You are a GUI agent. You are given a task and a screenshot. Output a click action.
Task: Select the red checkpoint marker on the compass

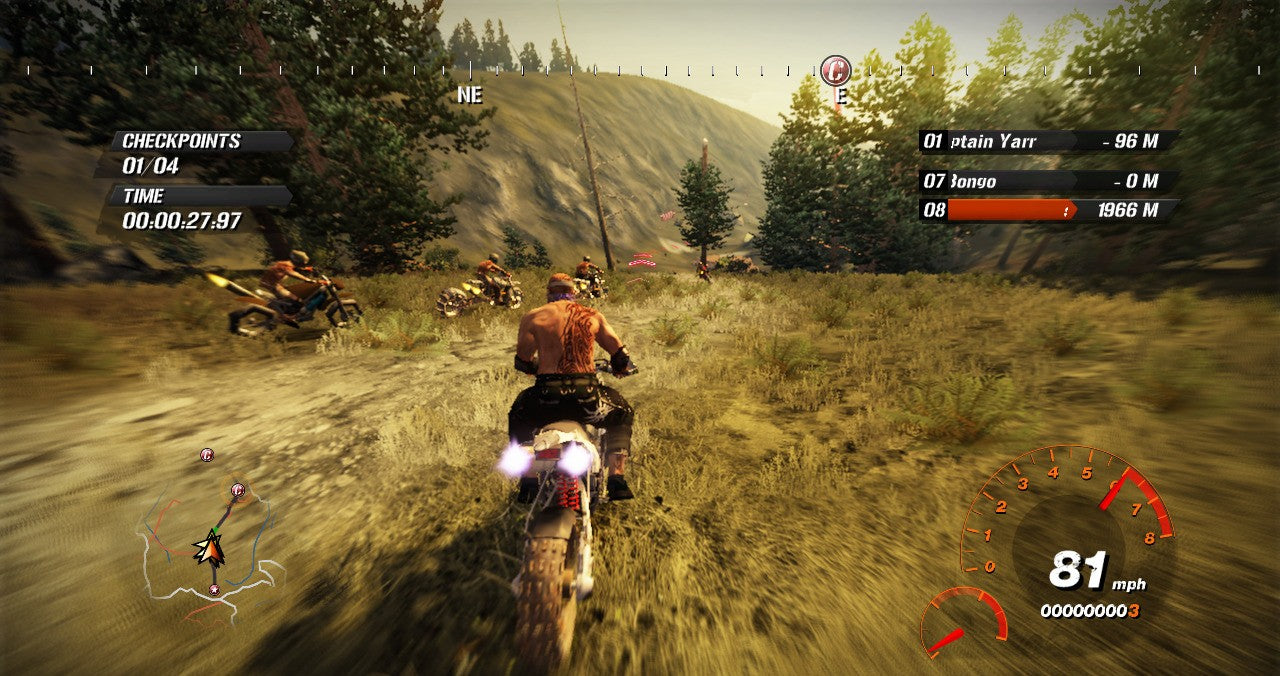(835, 71)
